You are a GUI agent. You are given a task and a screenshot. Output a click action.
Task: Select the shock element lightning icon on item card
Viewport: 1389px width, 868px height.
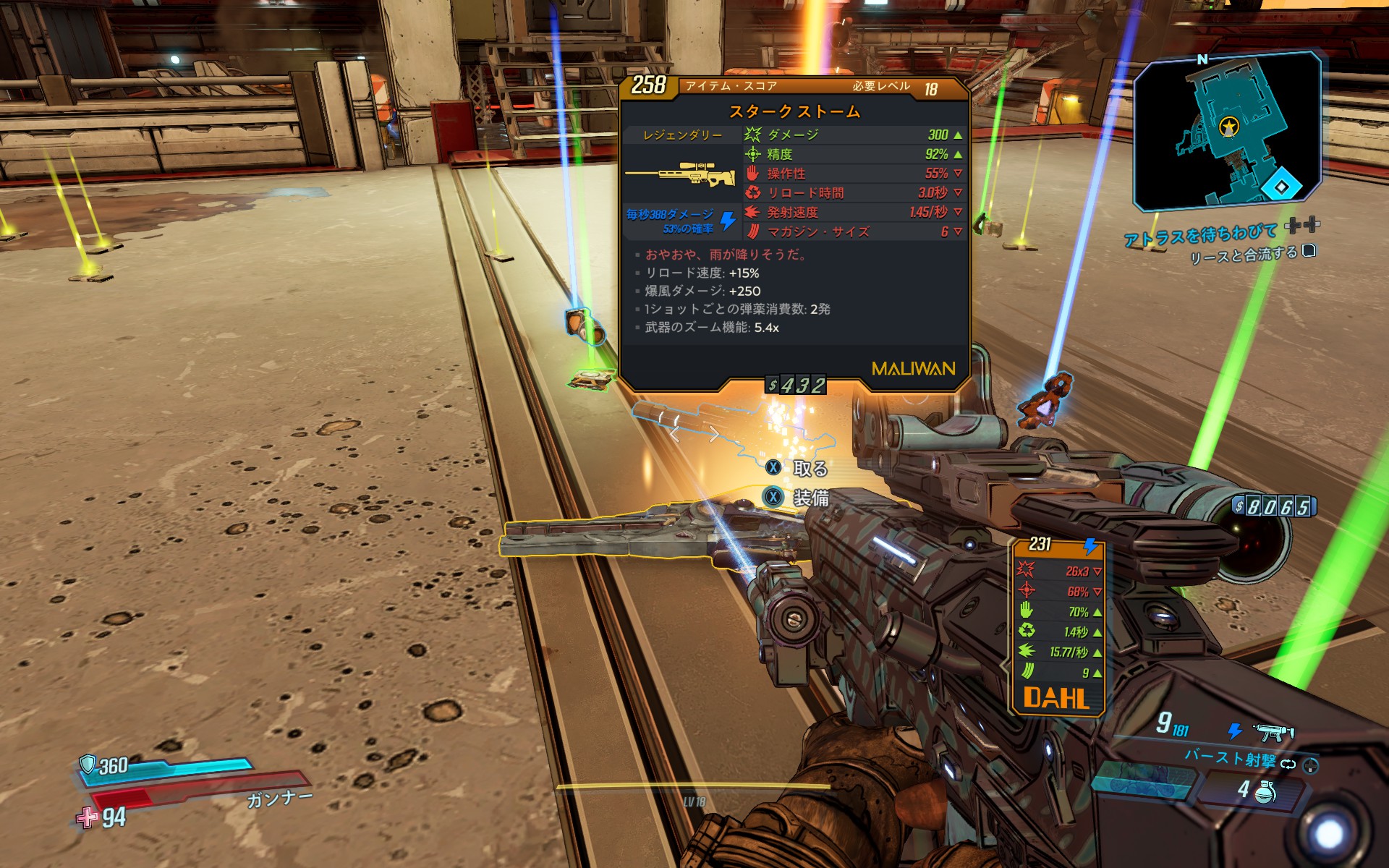point(728,220)
